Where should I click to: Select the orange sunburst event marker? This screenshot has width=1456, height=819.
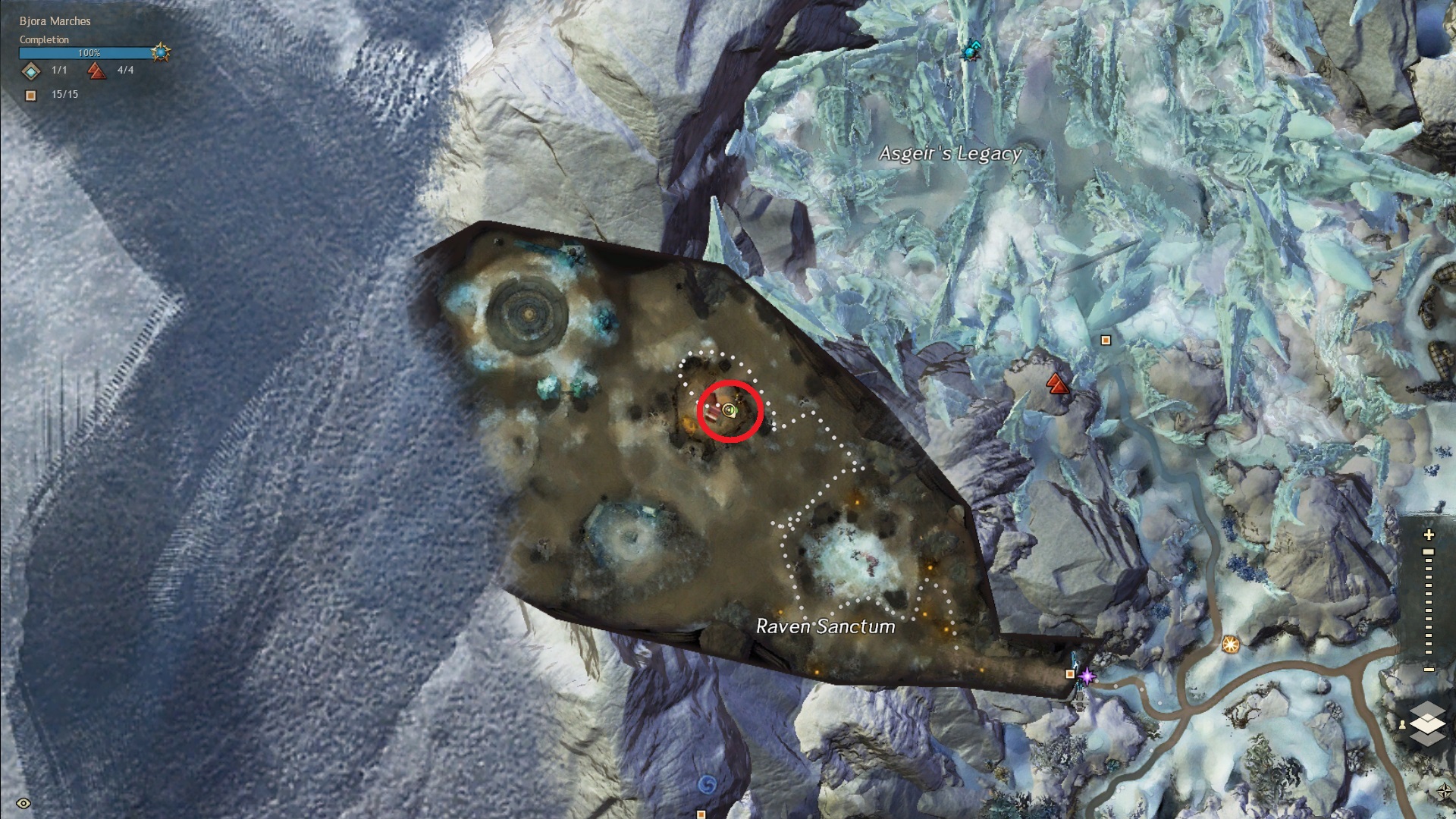pyautogui.click(x=1230, y=644)
